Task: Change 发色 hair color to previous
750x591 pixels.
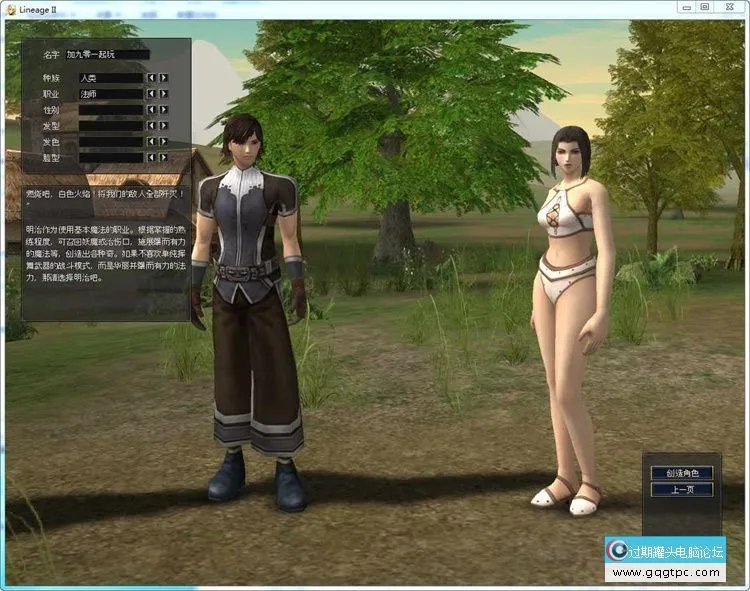Action: 151,142
